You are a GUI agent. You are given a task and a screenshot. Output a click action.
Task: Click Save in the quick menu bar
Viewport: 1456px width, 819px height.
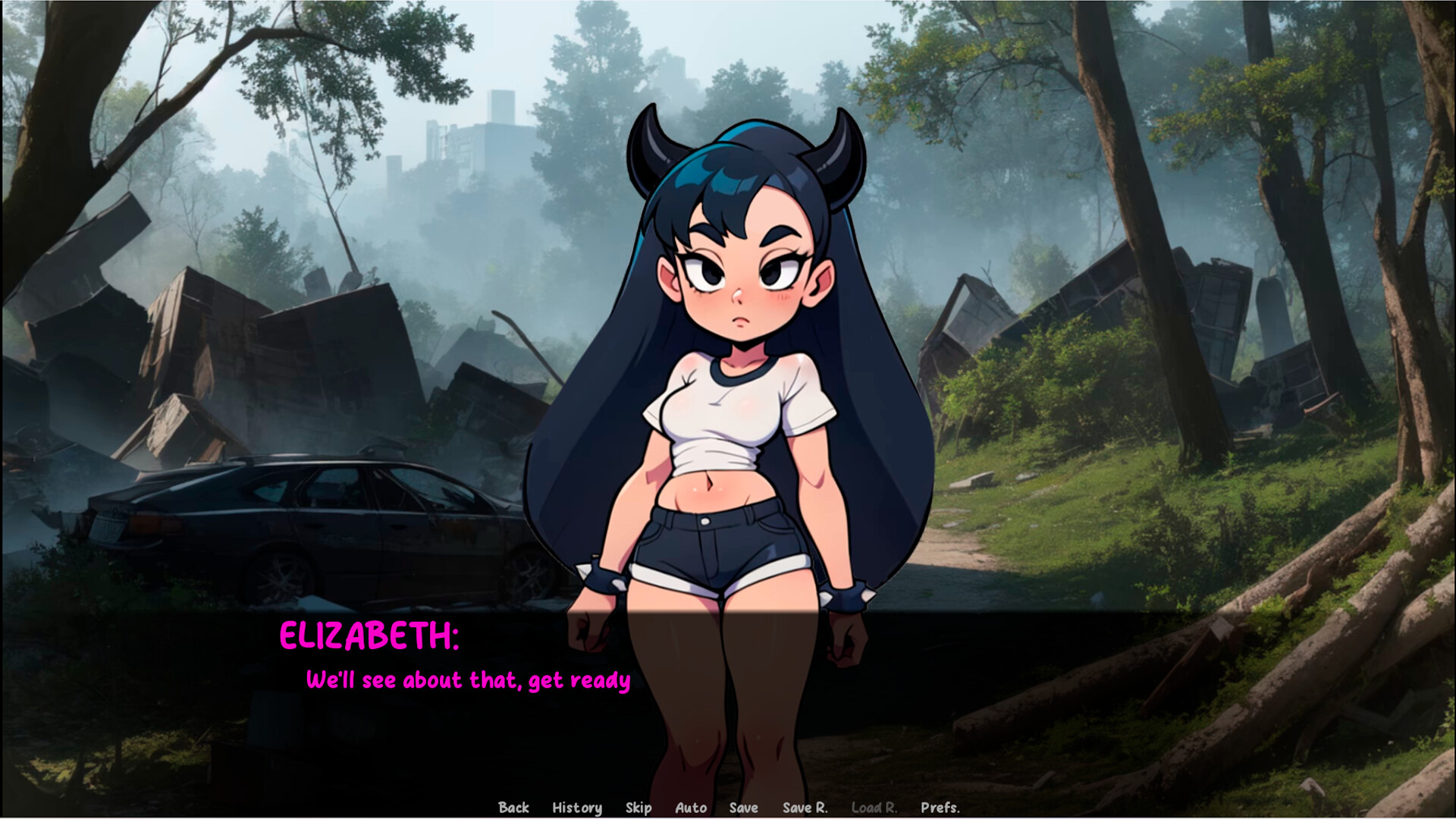pos(743,808)
